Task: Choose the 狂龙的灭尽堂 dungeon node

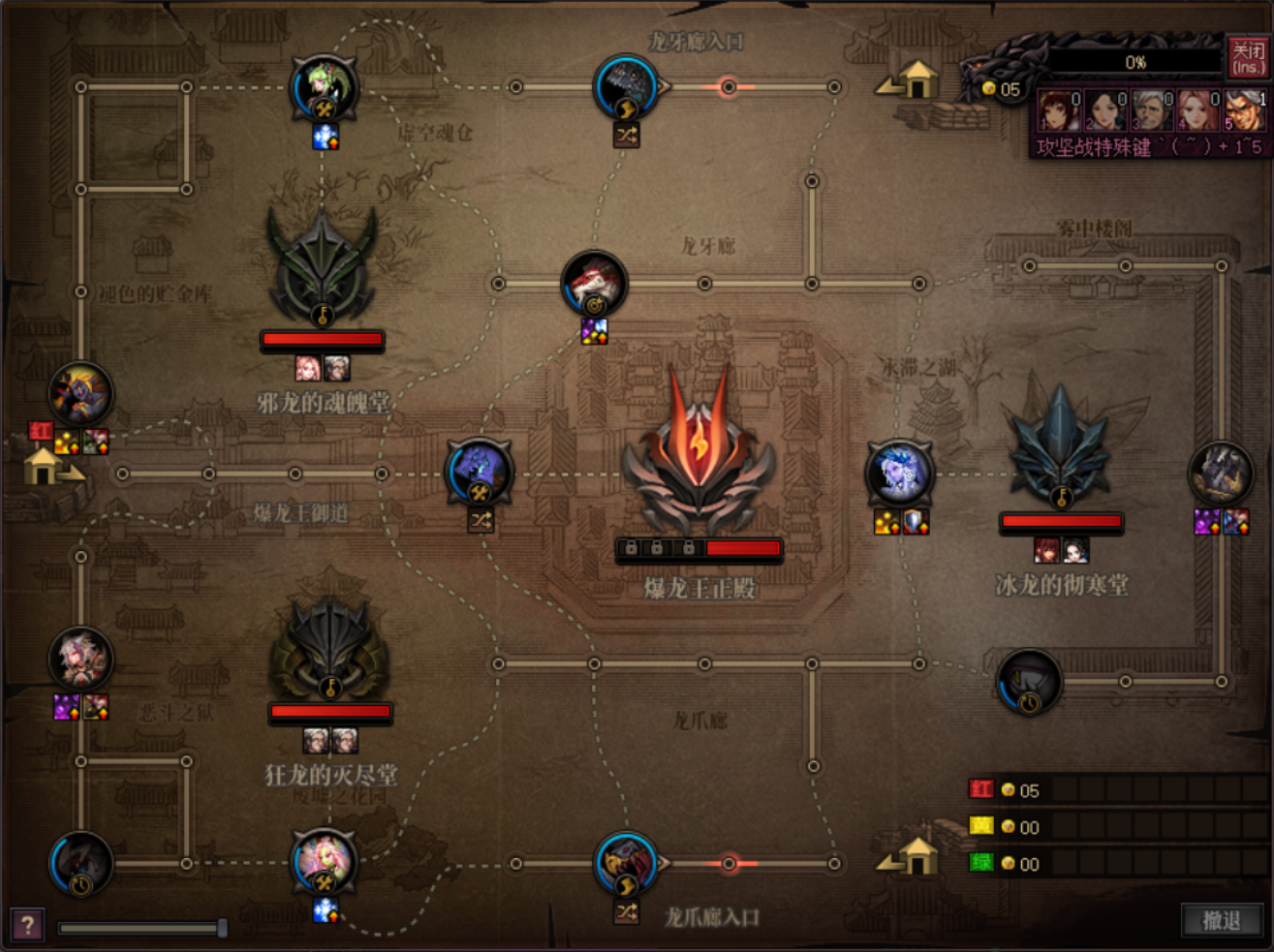Action: [330, 639]
